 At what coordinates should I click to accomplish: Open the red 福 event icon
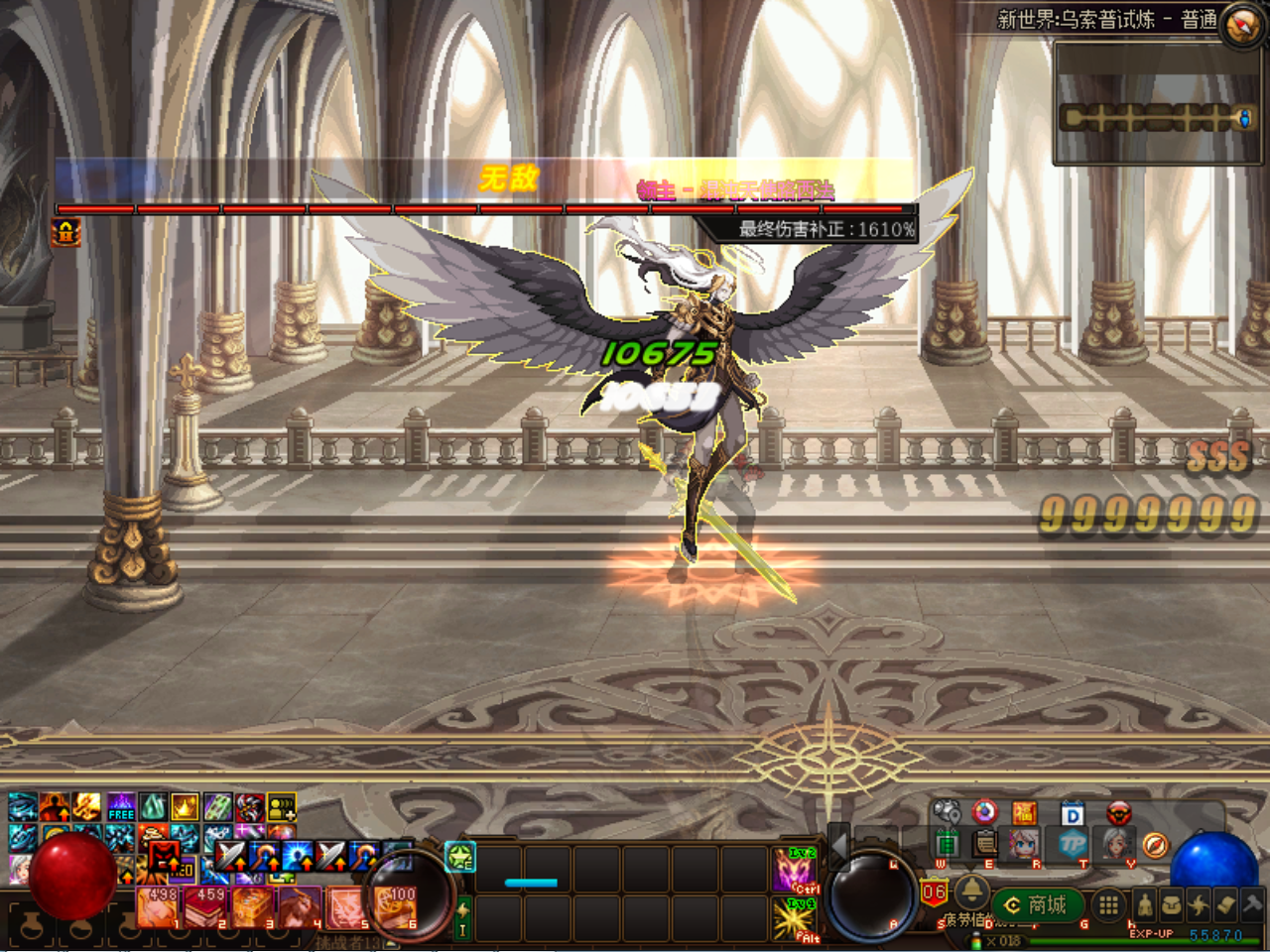[1024, 812]
